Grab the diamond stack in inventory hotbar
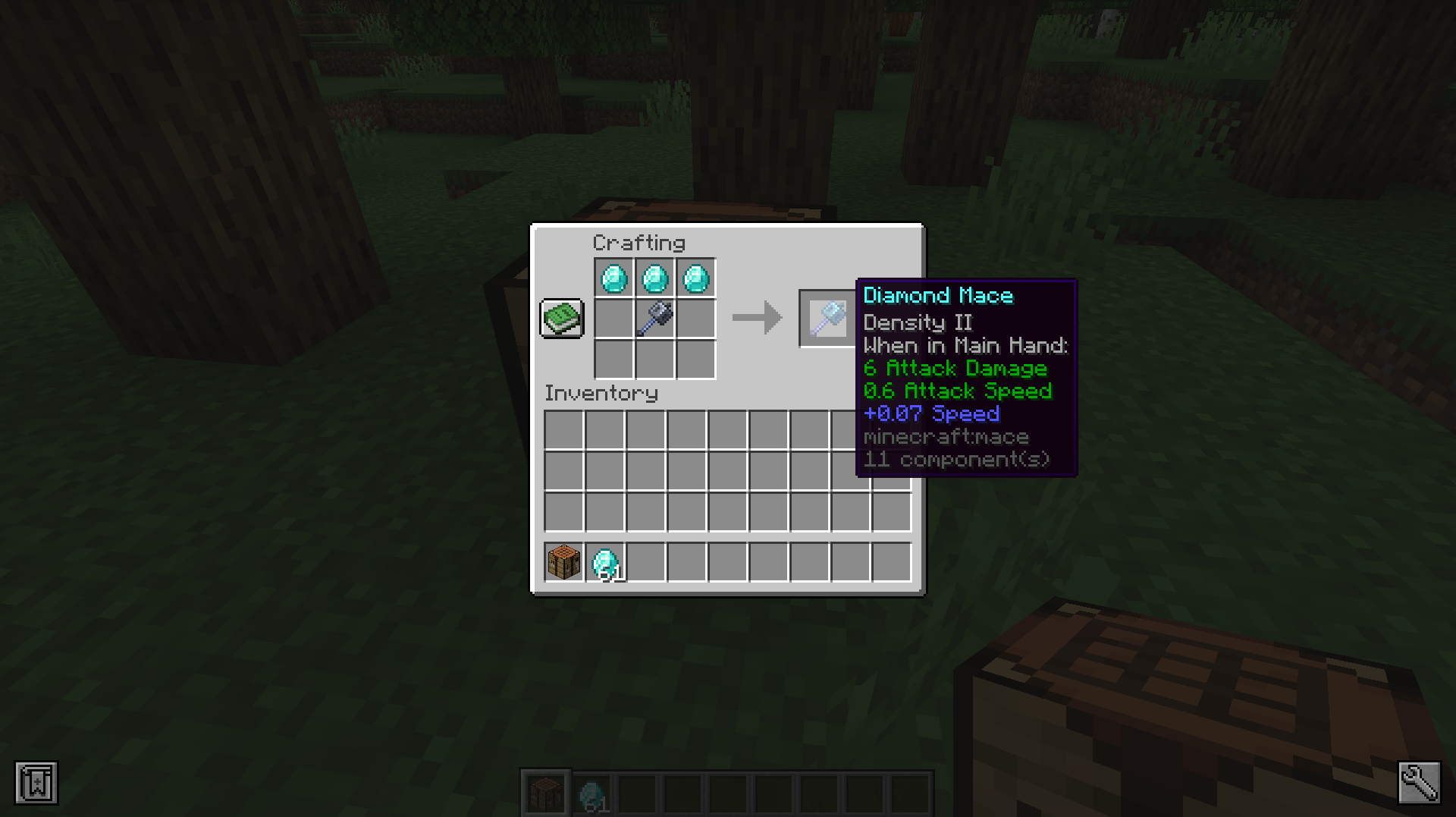This screenshot has height=817, width=1456. click(x=605, y=562)
